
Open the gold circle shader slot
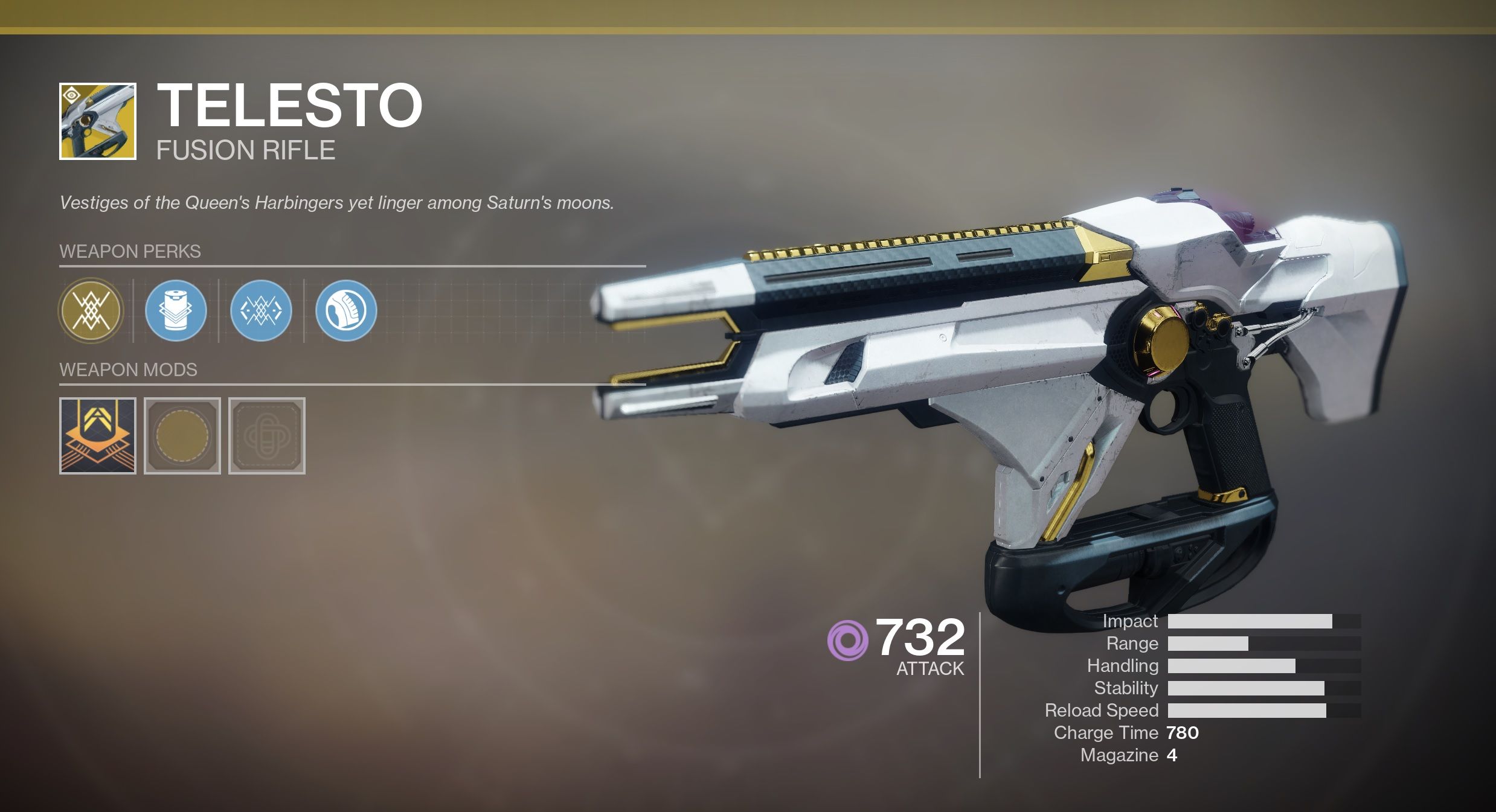[182, 436]
